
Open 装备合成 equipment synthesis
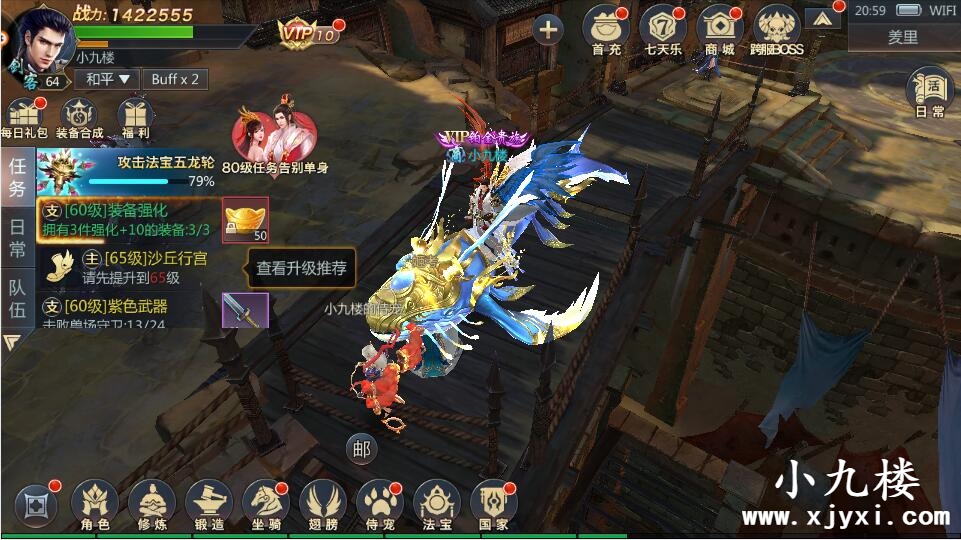(x=79, y=118)
